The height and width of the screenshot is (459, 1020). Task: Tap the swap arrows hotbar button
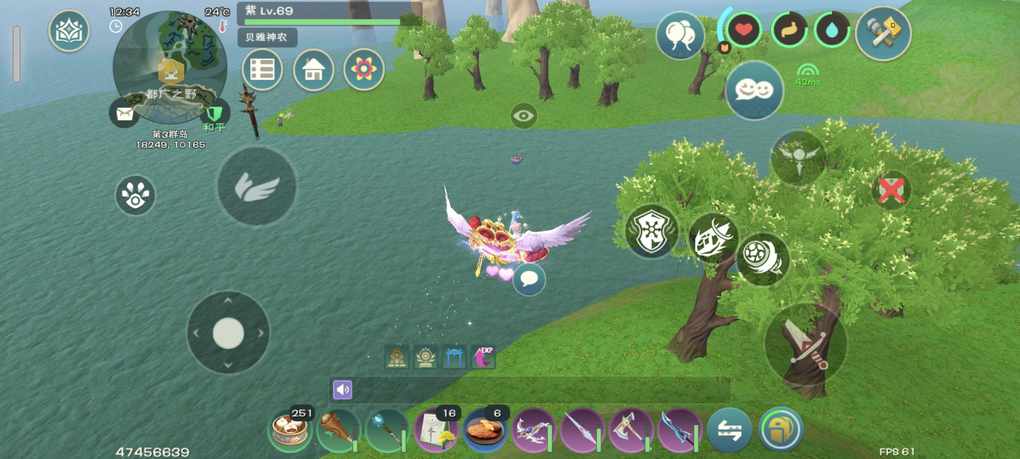(x=729, y=431)
